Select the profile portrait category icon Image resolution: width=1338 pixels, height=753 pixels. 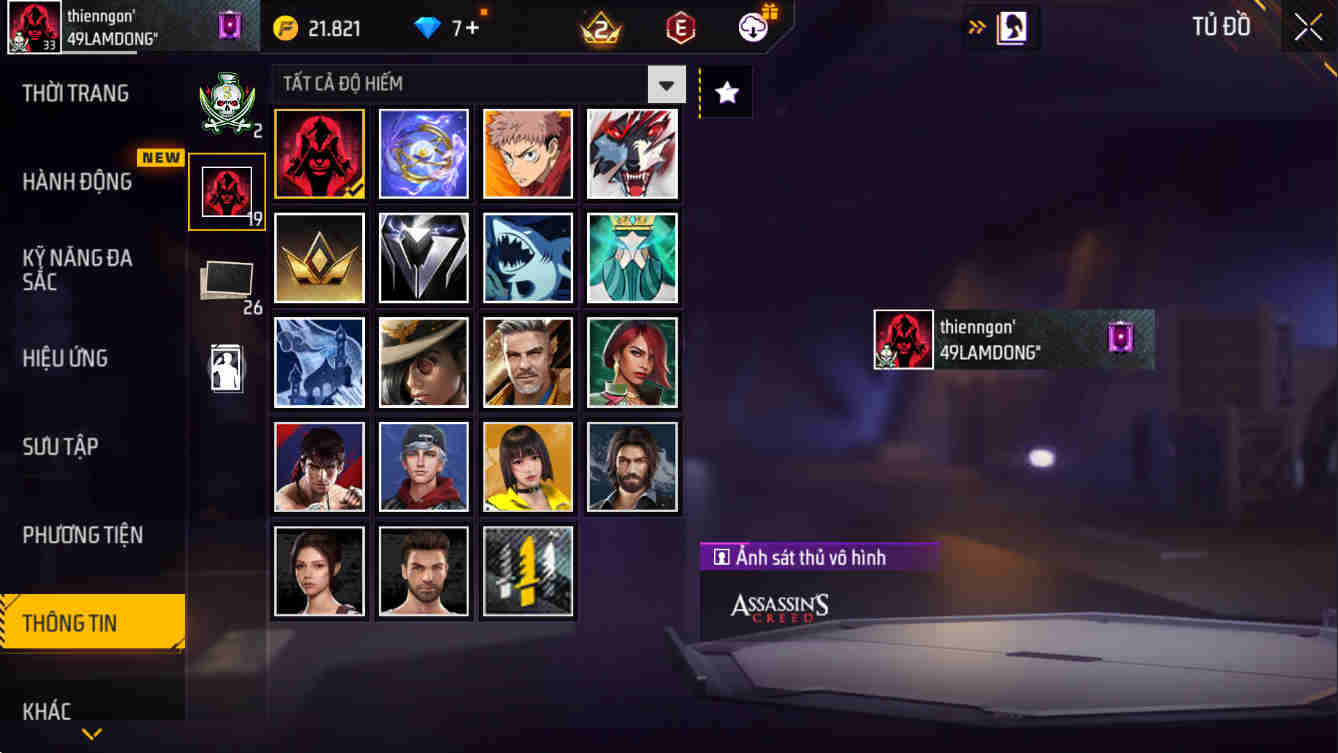227,368
